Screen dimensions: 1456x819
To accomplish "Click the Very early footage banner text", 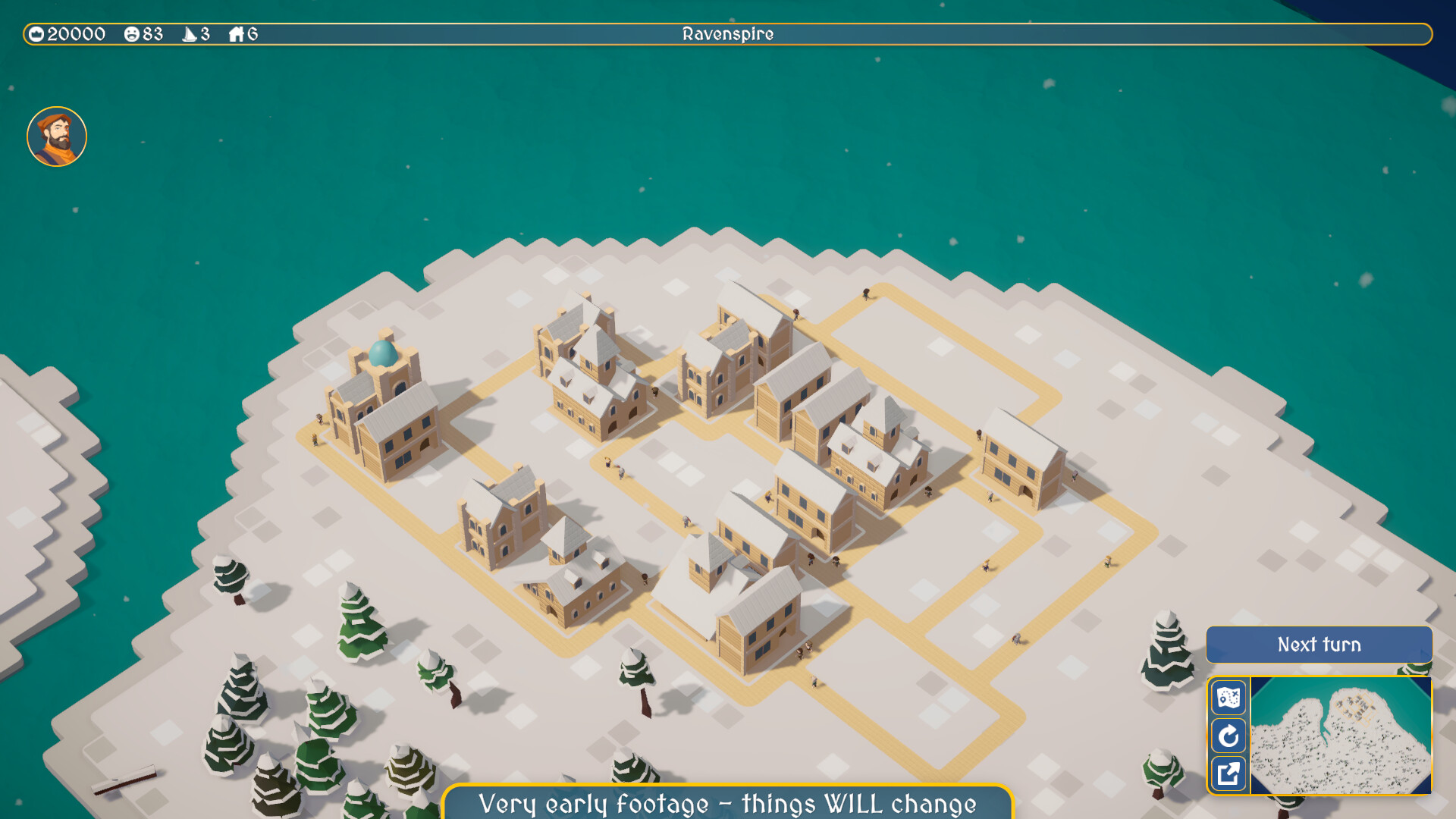I will point(726,804).
